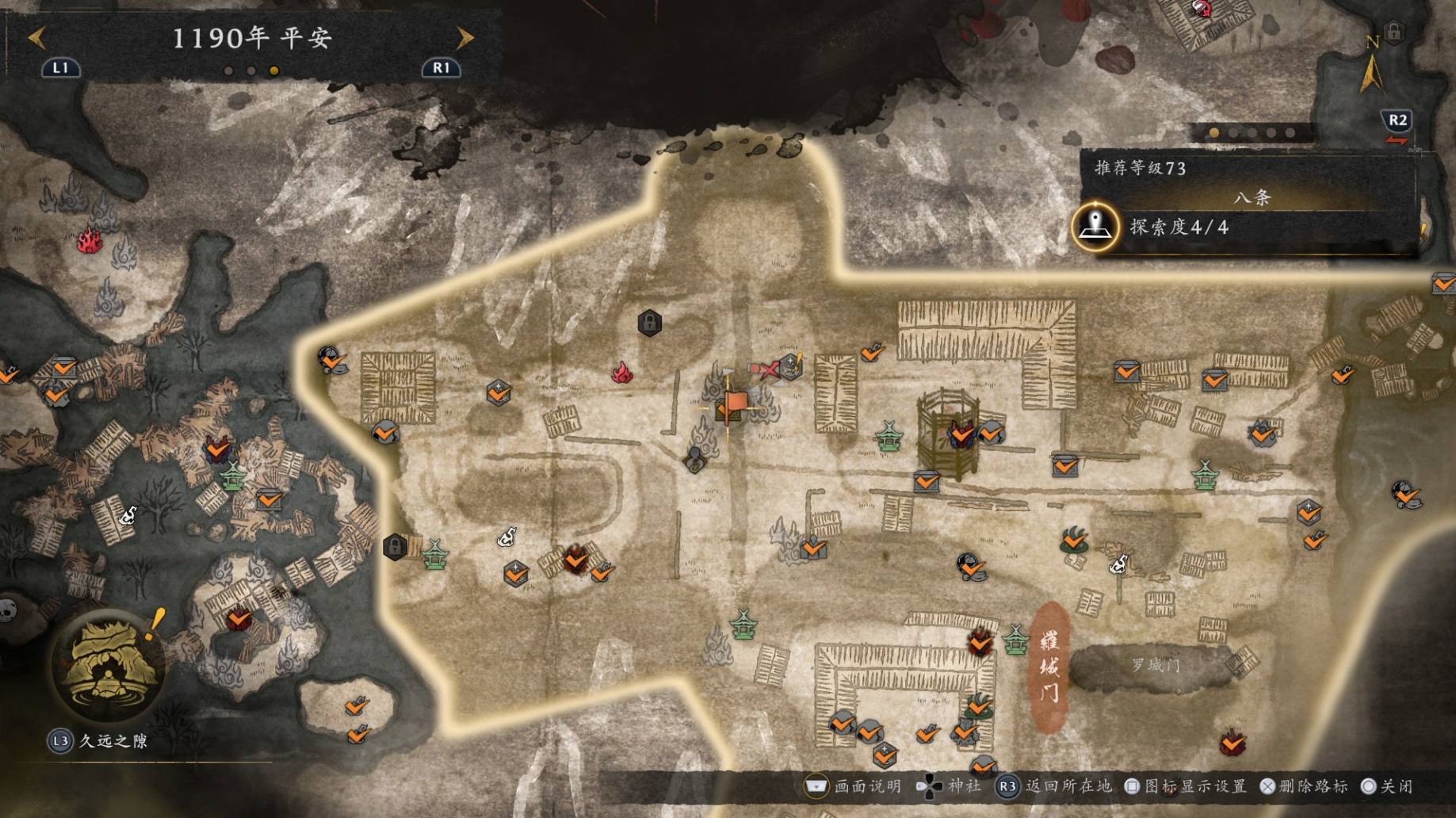
Task: Switch to the next era with the right arrow
Action: tap(465, 37)
